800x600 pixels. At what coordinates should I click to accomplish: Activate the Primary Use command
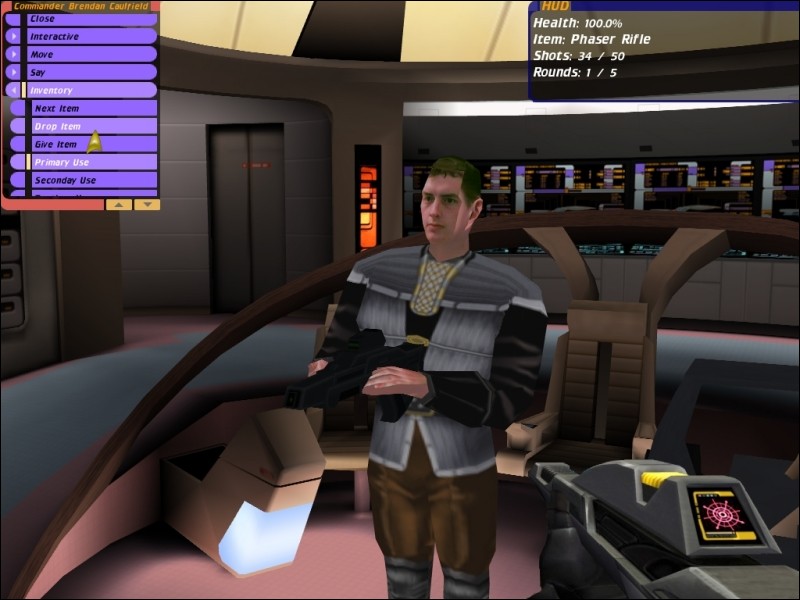click(90, 163)
